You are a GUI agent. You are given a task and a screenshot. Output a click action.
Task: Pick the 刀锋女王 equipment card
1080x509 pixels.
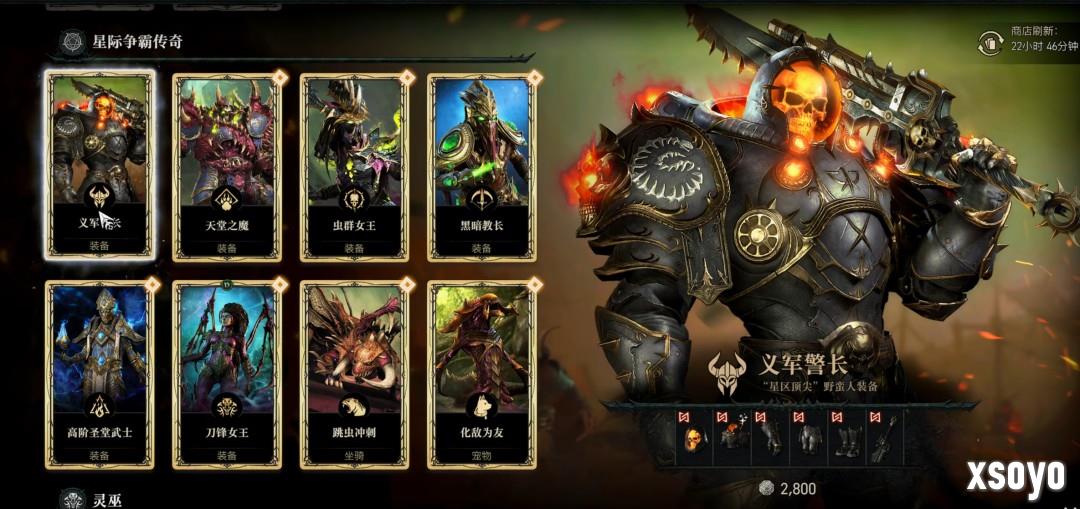[227, 374]
